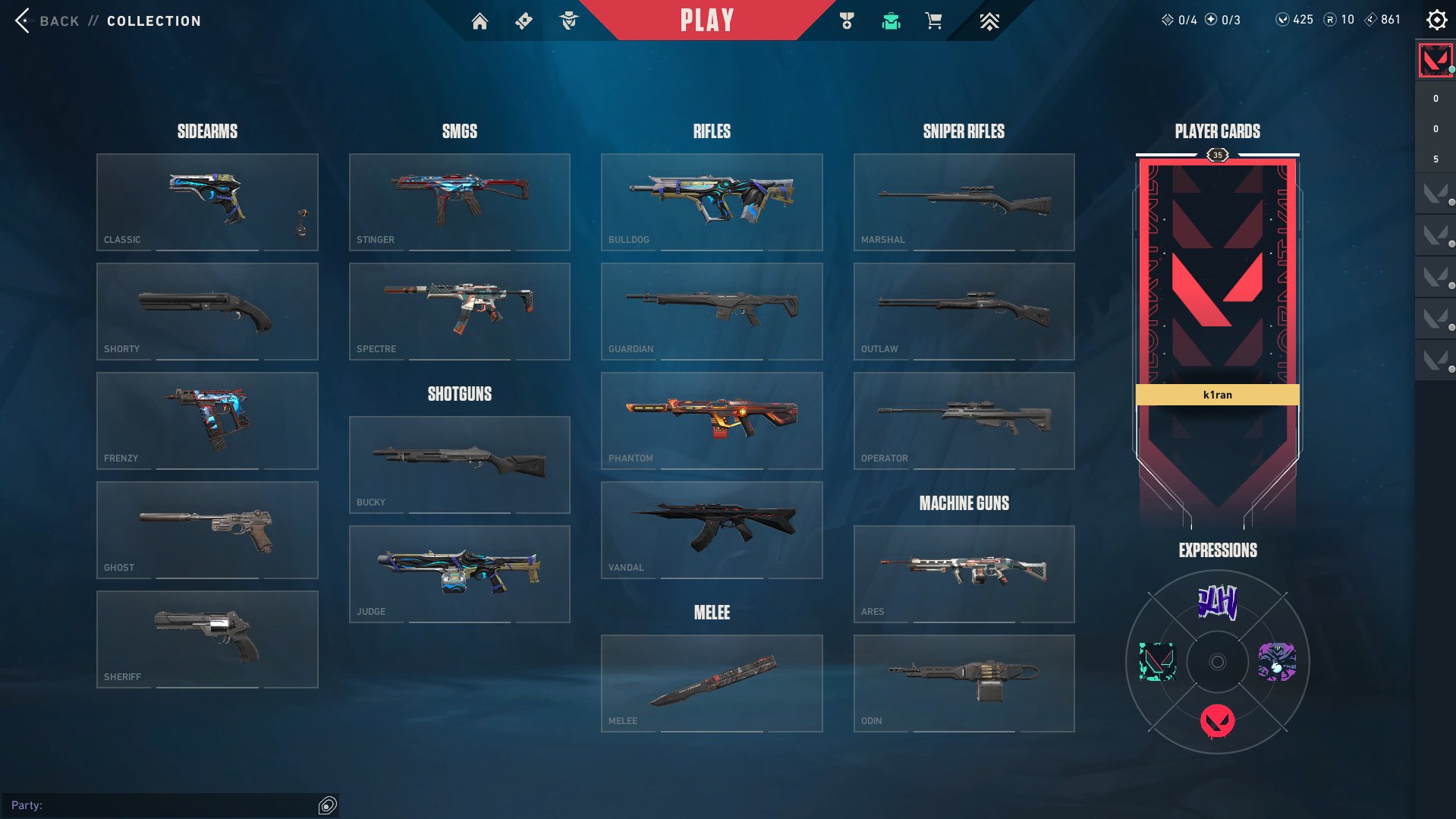
Task: Choose the Operator sniper tile
Action: click(964, 421)
